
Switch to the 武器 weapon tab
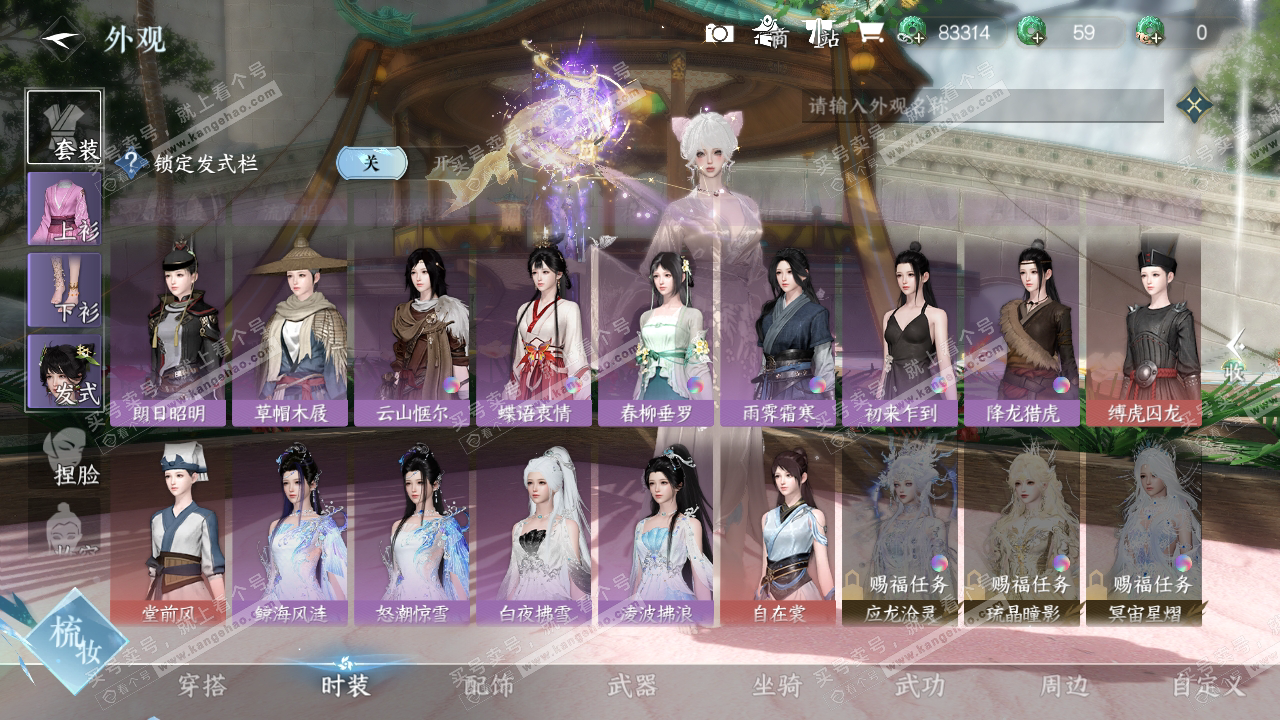[632, 686]
